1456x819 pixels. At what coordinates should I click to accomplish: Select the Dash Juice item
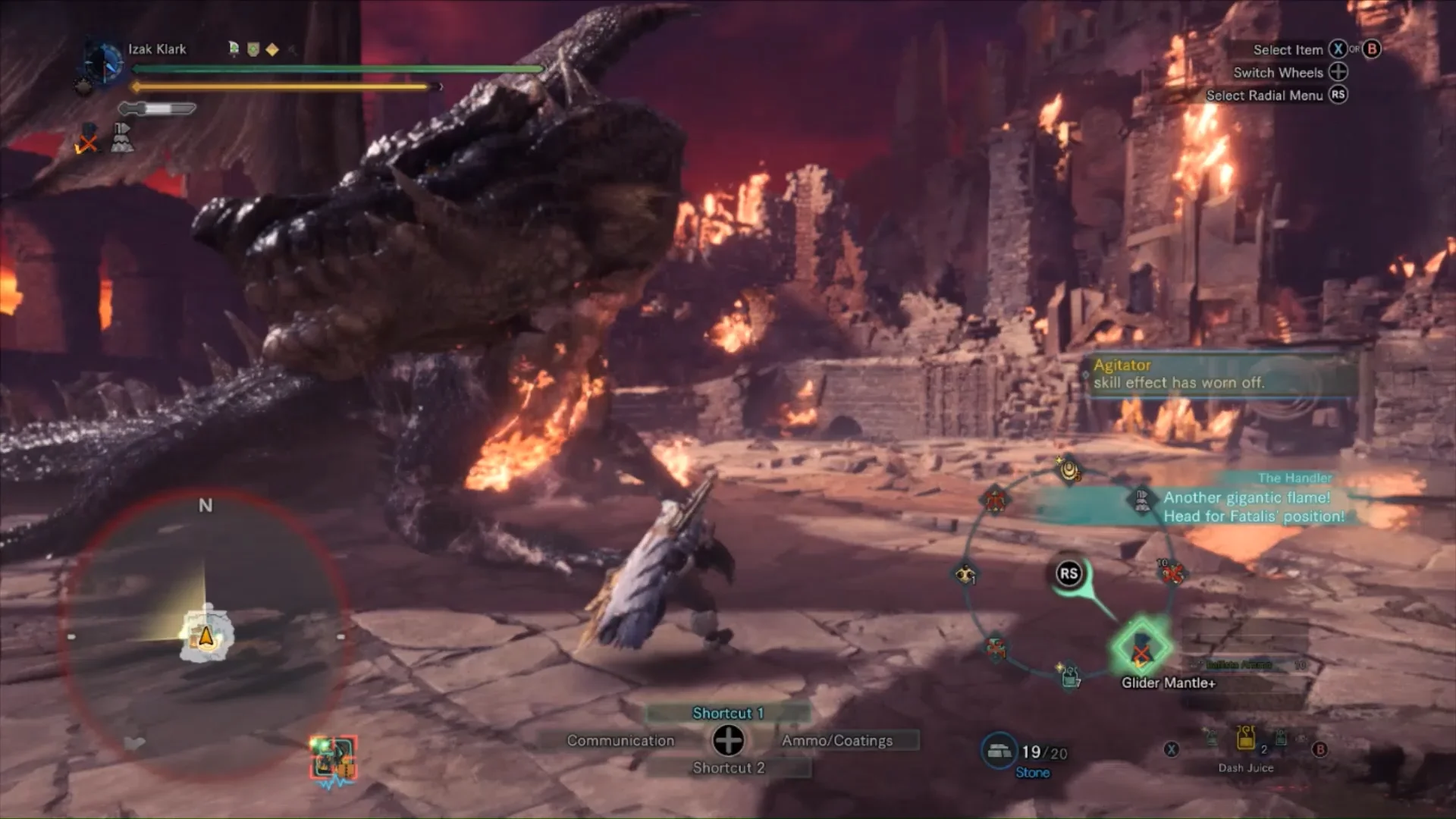(1246, 739)
